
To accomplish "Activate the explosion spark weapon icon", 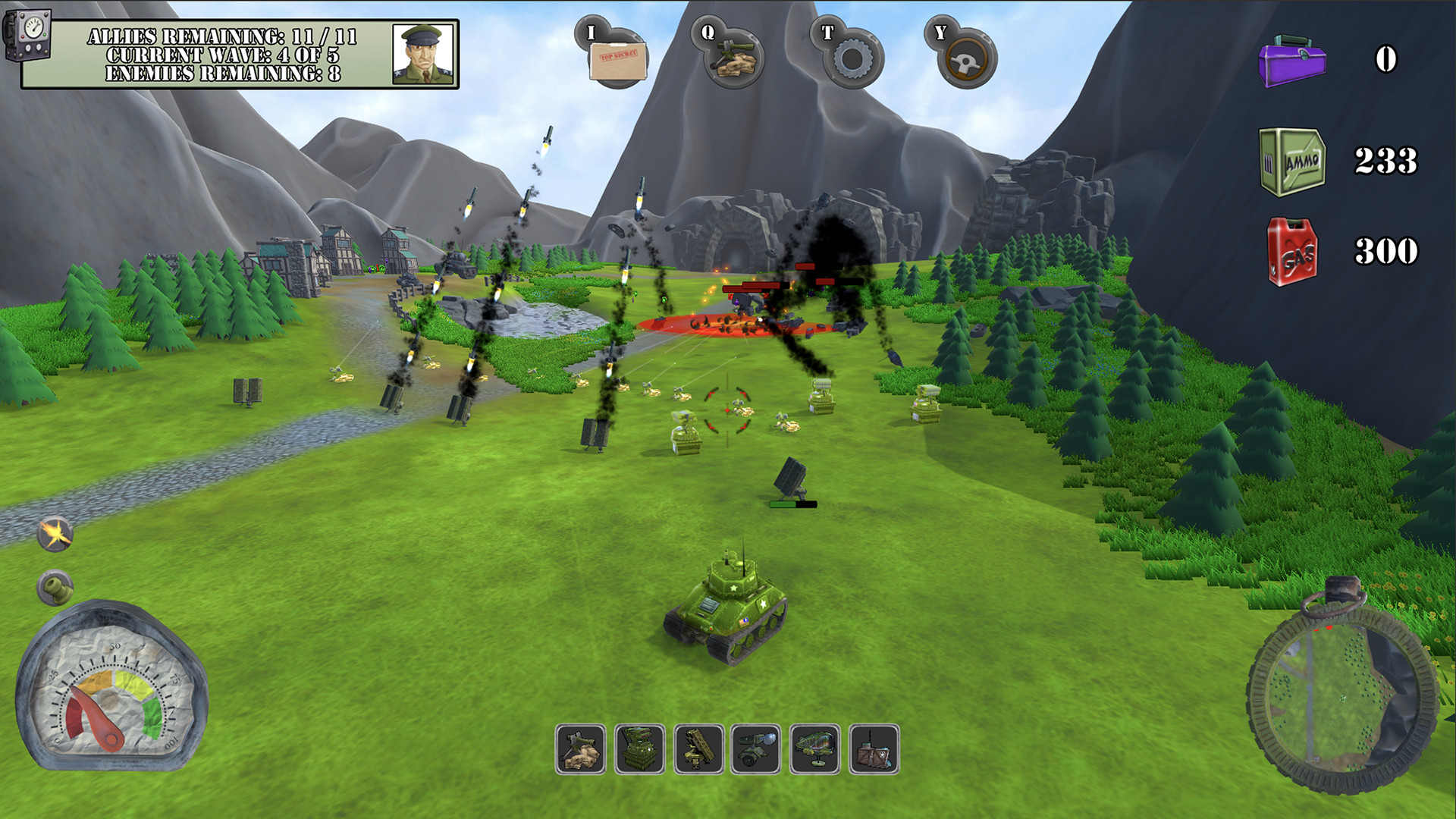I will [55, 535].
